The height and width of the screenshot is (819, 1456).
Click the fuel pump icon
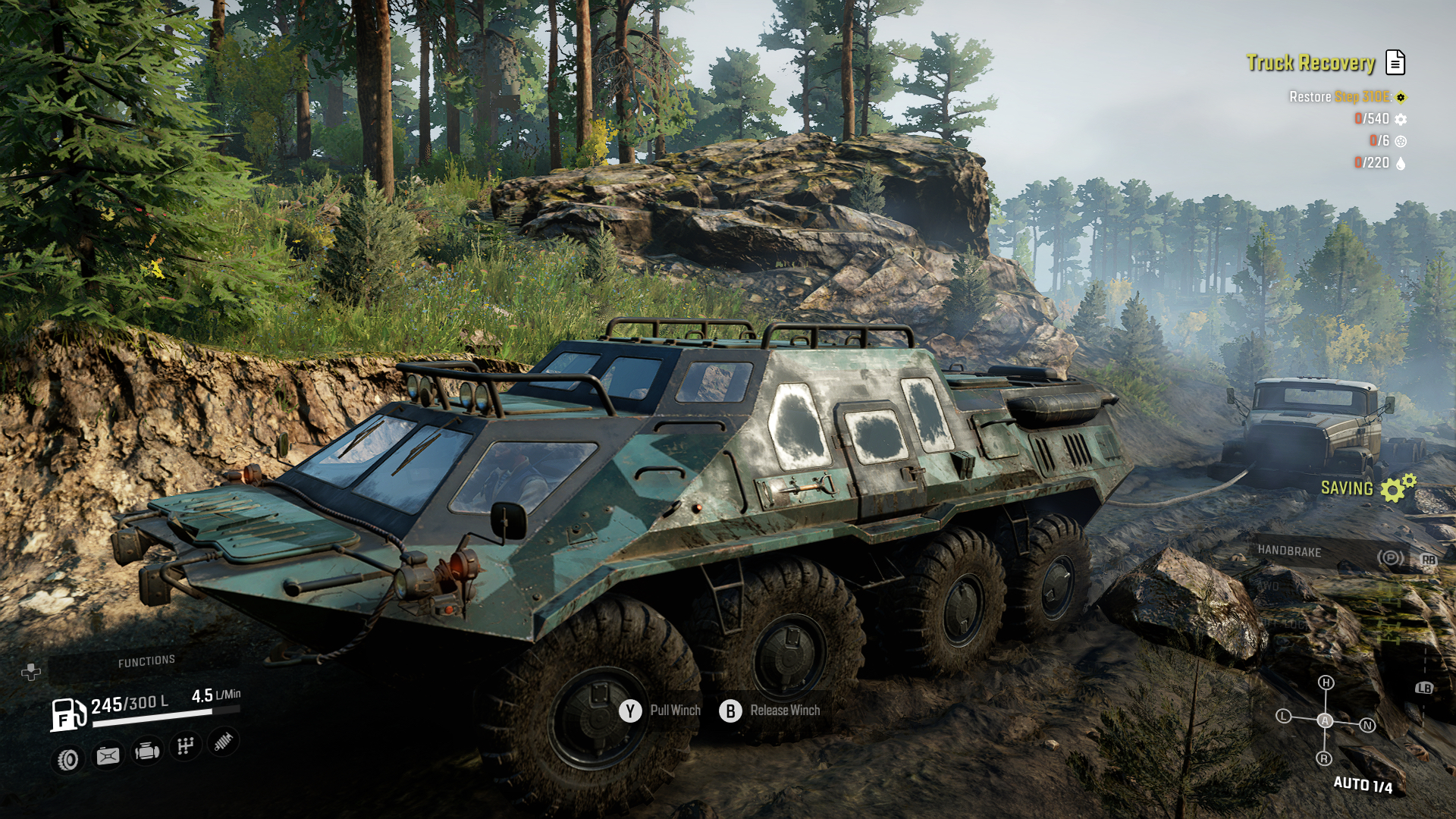tap(67, 714)
